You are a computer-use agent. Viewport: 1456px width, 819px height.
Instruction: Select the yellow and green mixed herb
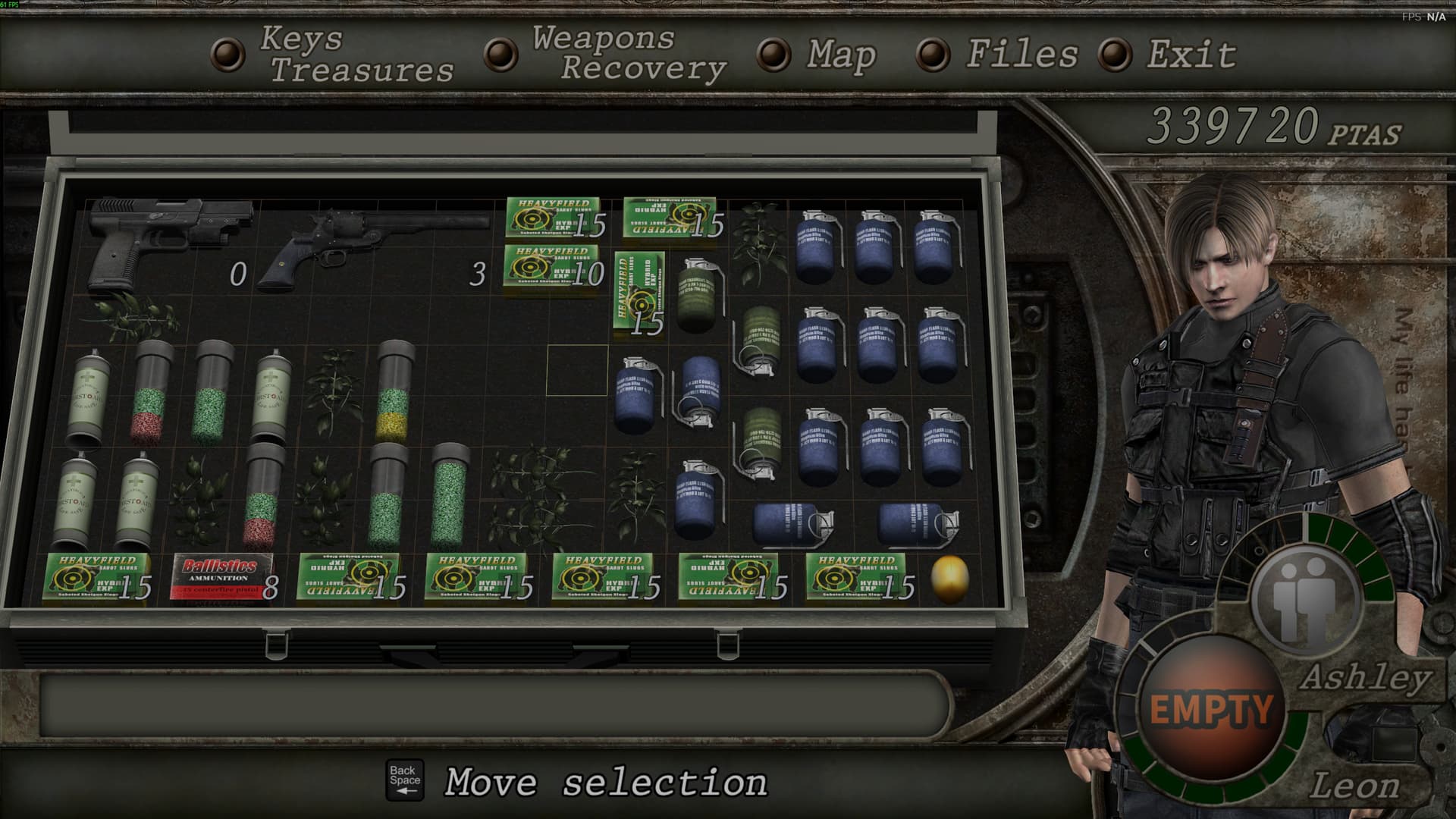pos(396,392)
